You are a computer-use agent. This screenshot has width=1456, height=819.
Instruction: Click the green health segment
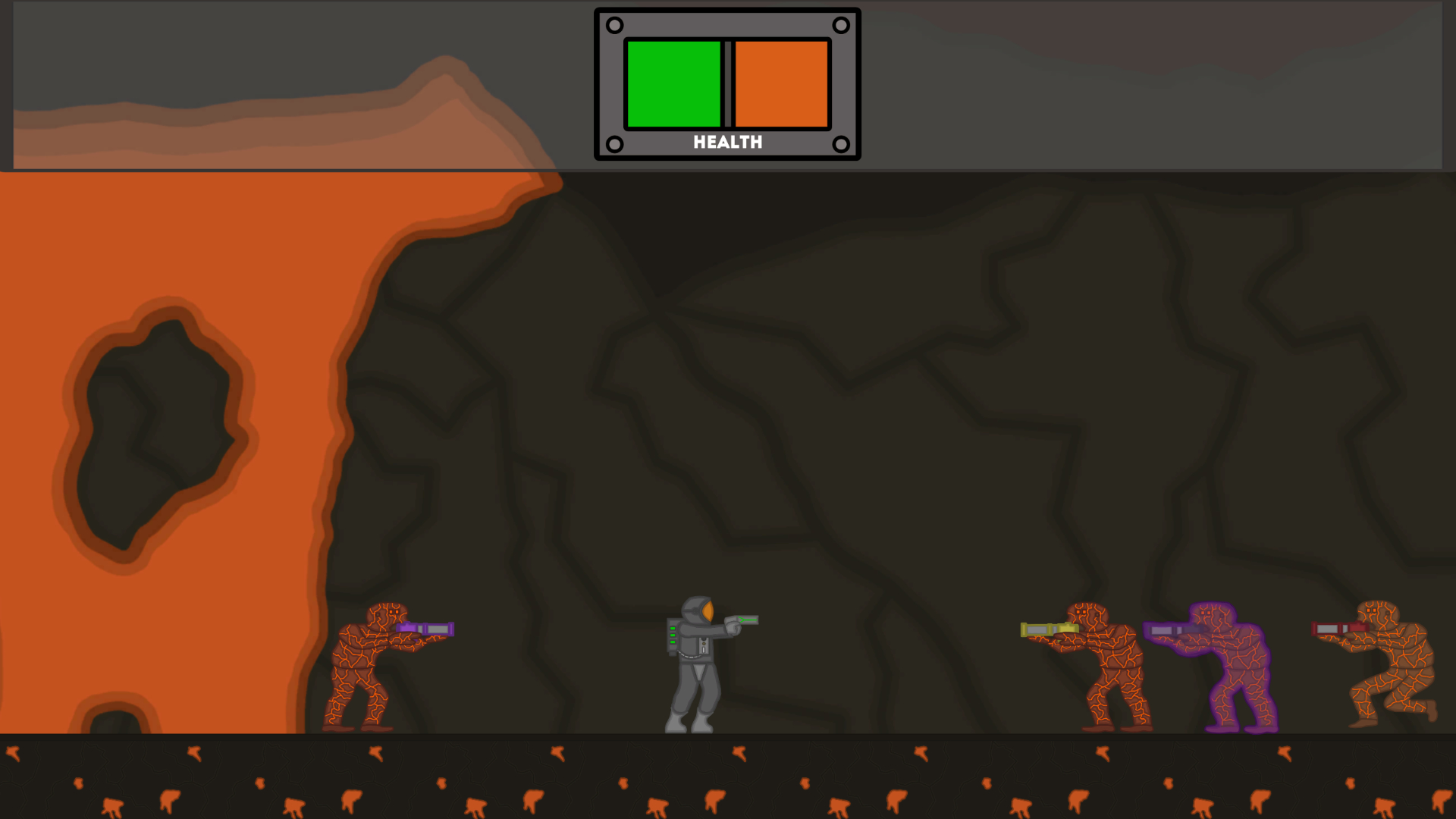click(673, 85)
